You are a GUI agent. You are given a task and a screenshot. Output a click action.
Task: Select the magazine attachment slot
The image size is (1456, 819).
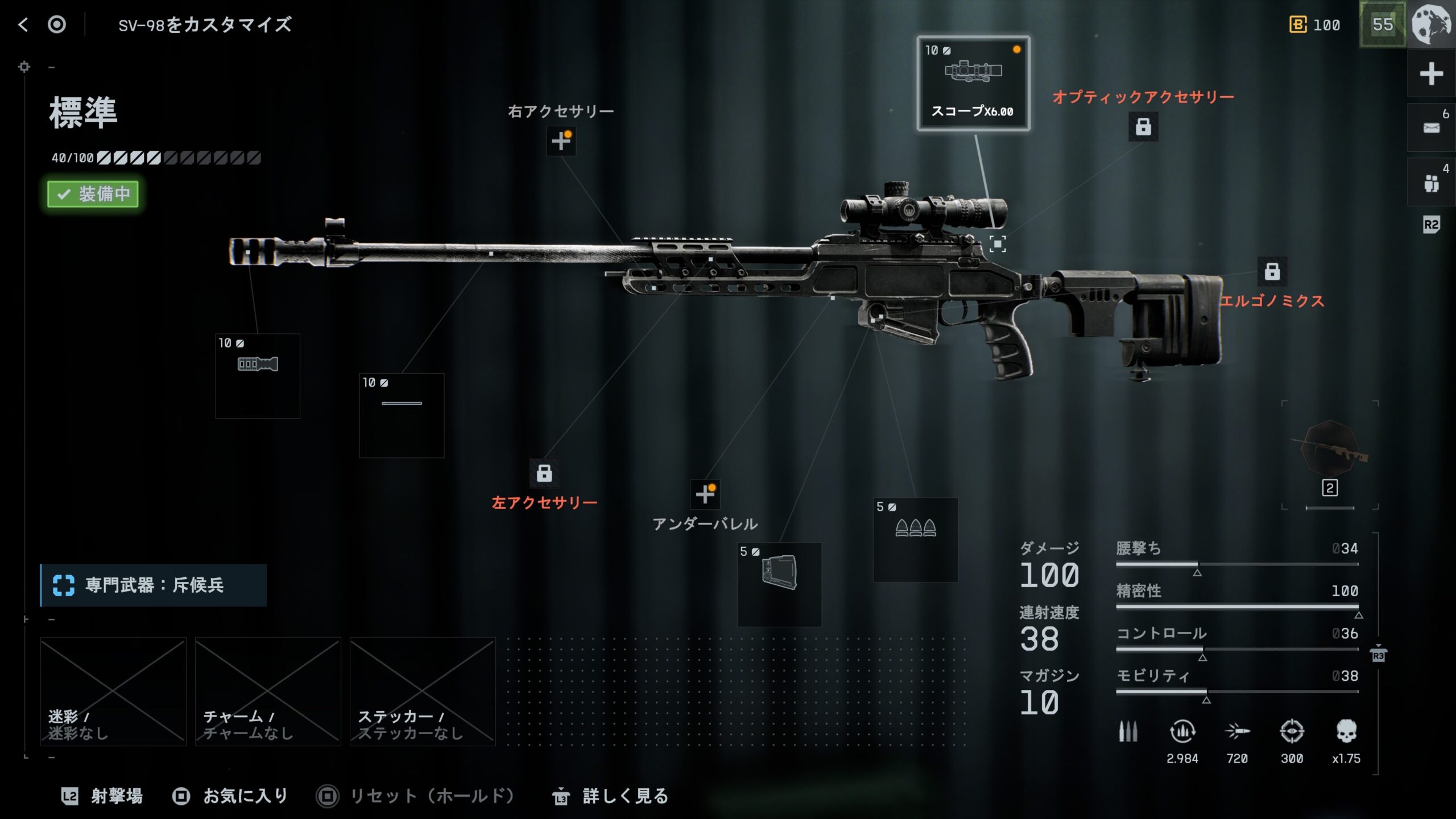point(779,584)
